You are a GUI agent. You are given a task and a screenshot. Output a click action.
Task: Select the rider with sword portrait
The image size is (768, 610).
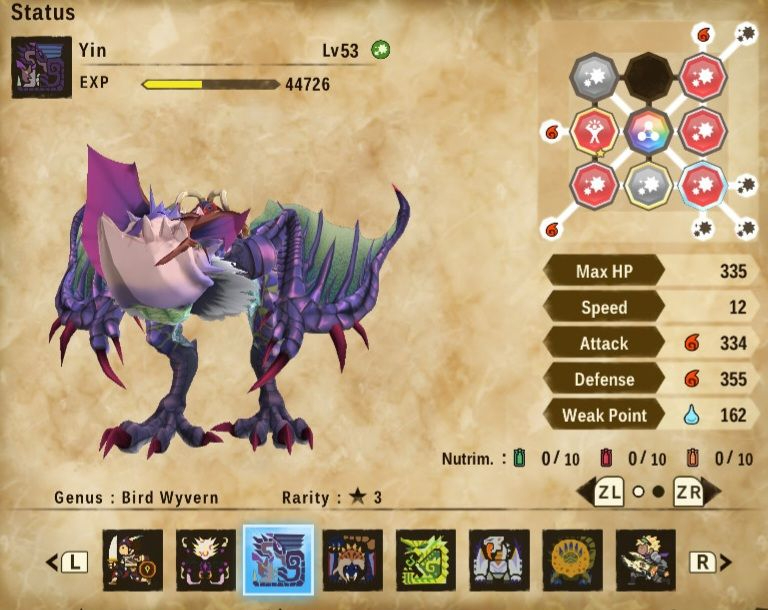(x=132, y=560)
